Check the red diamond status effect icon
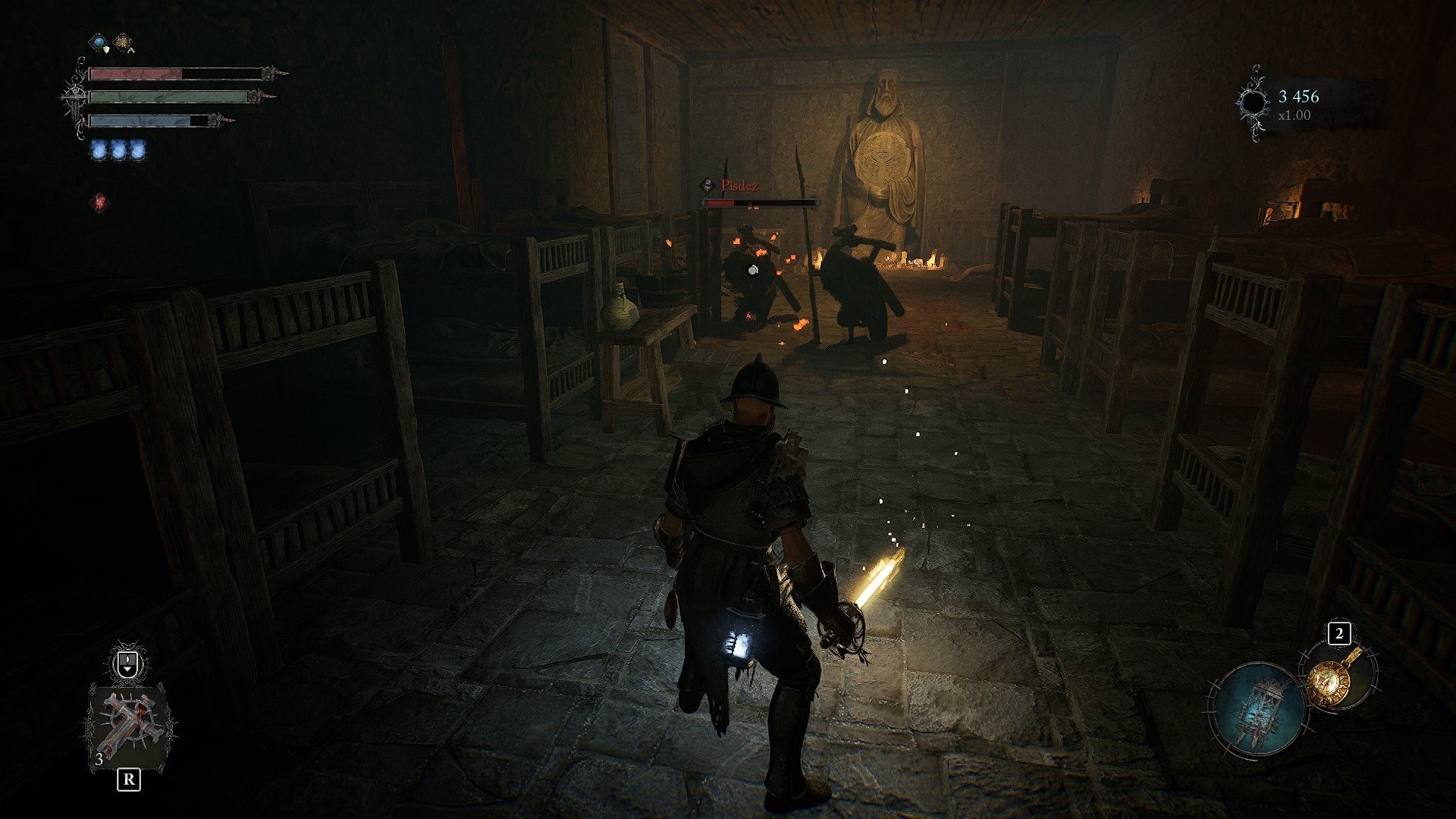Viewport: 1456px width, 819px height. (x=99, y=202)
